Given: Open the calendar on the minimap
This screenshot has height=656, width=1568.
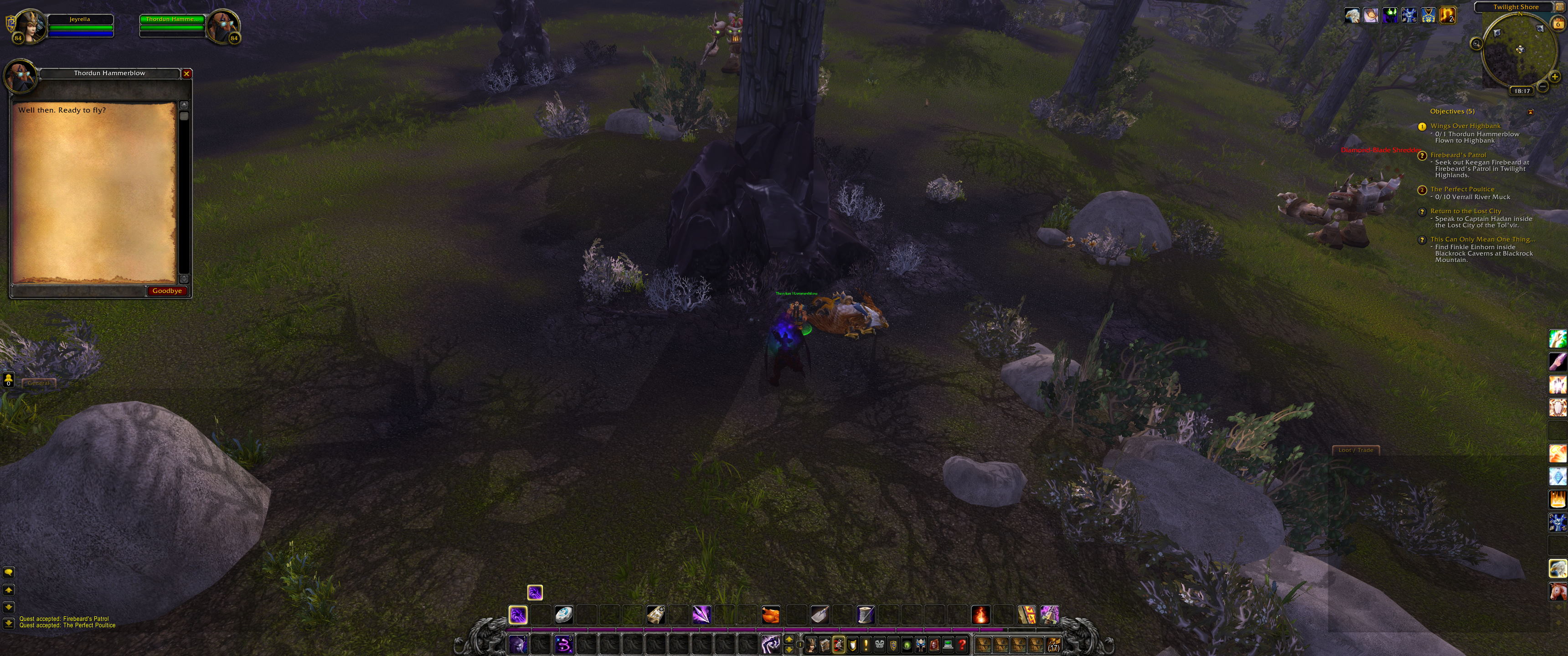Looking at the screenshot, I should tap(1558, 23).
